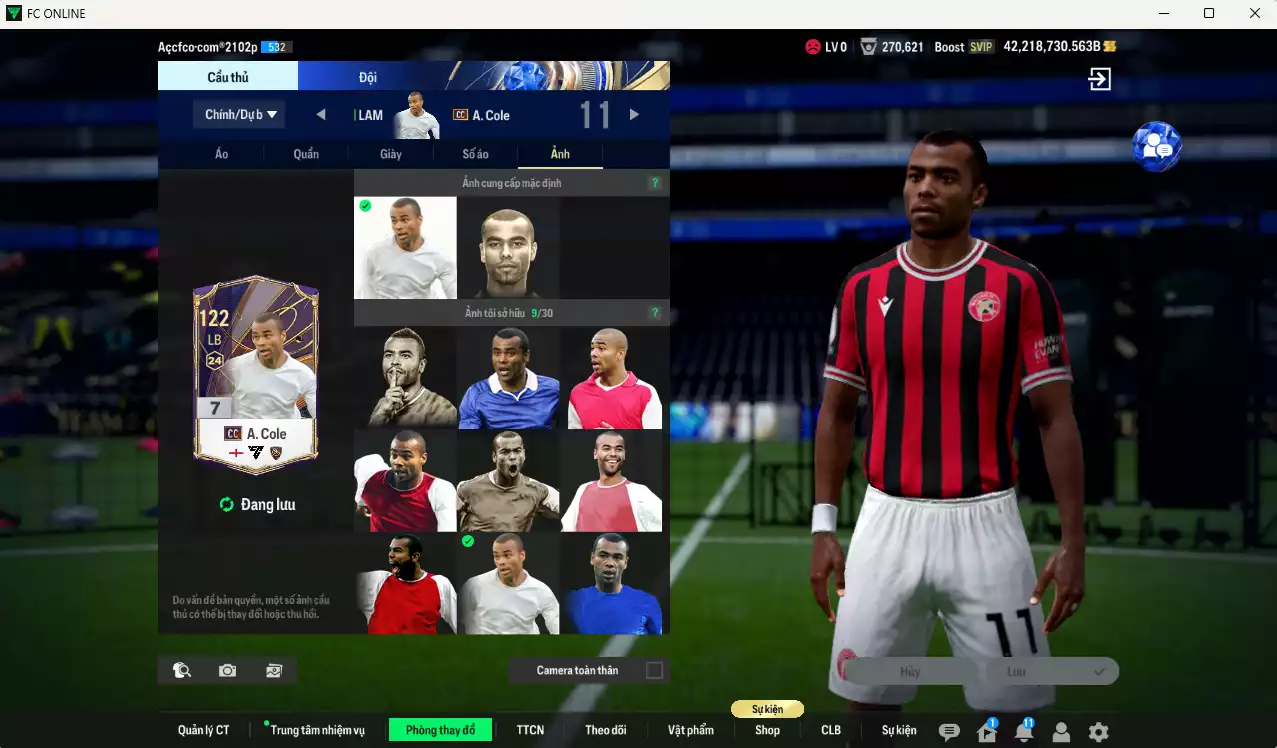The image size is (1277, 748).
Task: Go to the Shop menu
Action: pyautogui.click(x=767, y=730)
